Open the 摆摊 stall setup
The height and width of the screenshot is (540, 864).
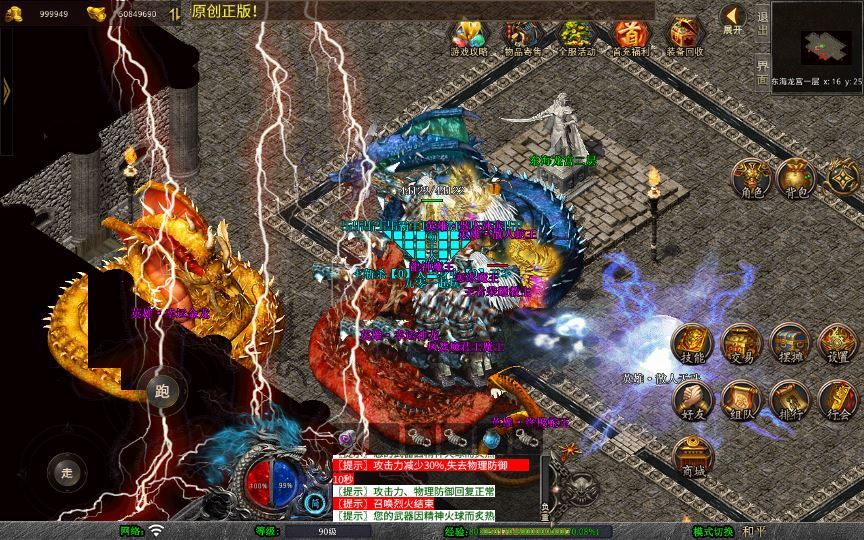(x=789, y=343)
